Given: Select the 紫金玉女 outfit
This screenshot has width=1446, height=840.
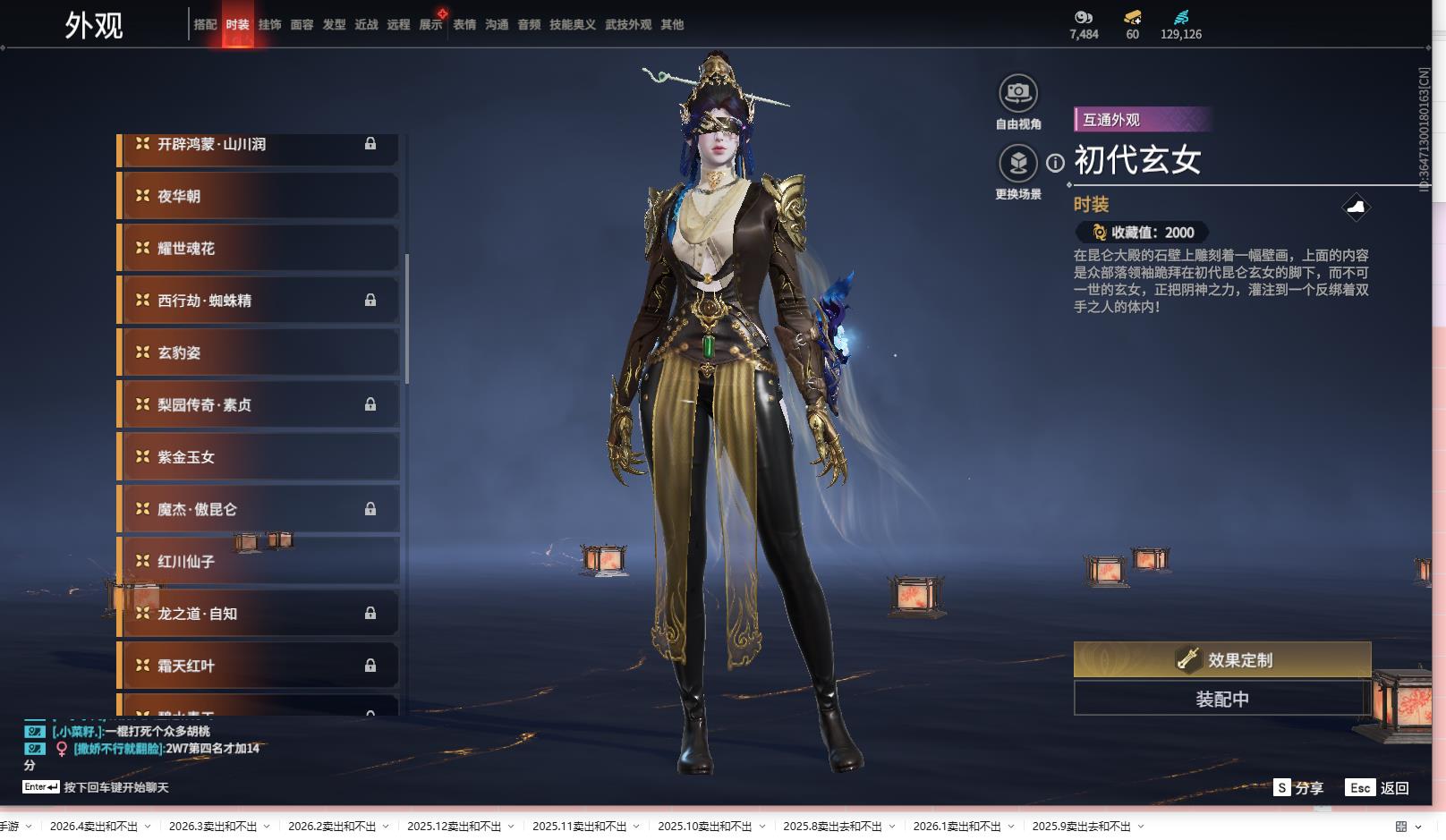Looking at the screenshot, I should 259,457.
